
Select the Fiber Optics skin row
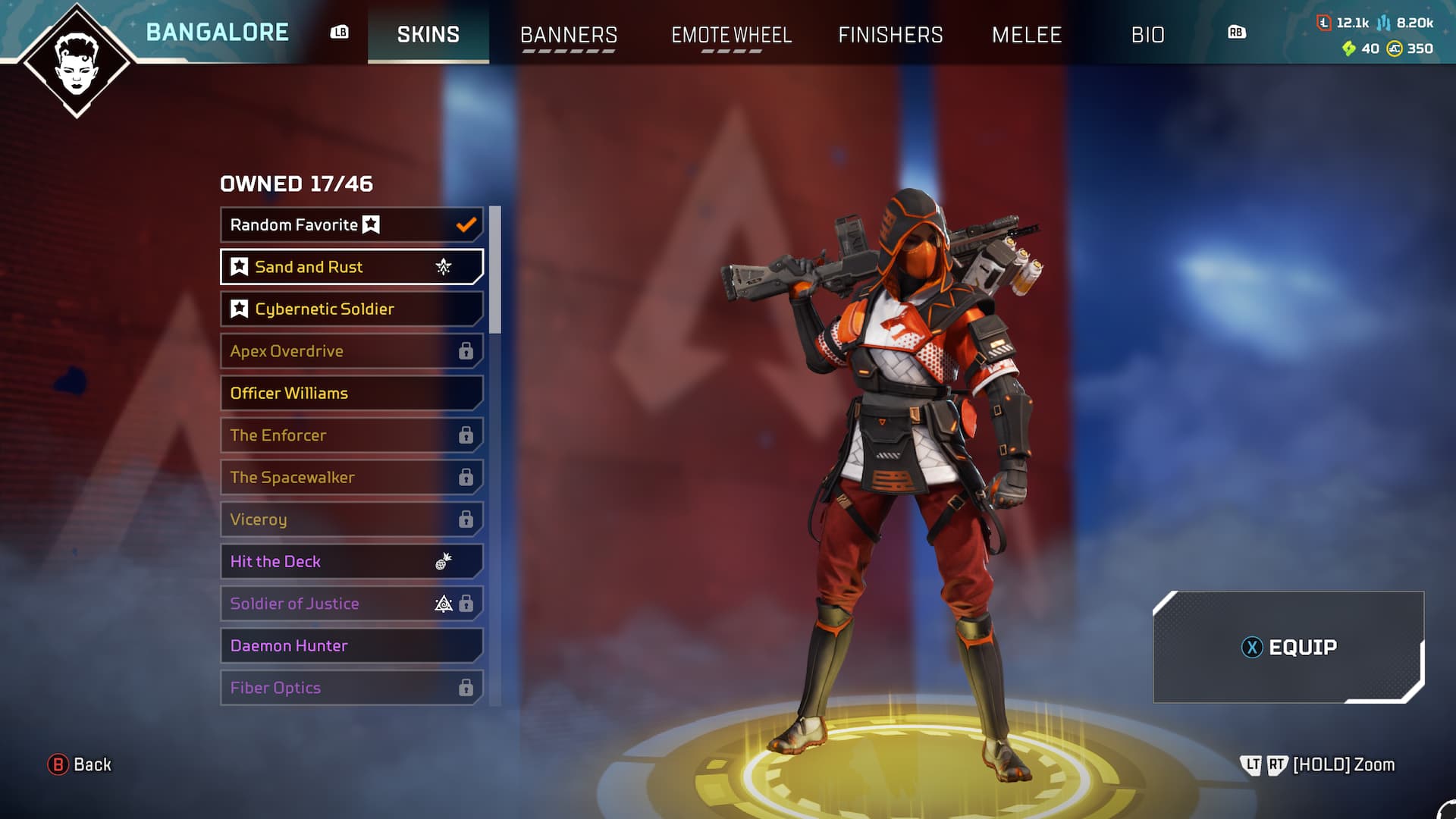click(351, 688)
